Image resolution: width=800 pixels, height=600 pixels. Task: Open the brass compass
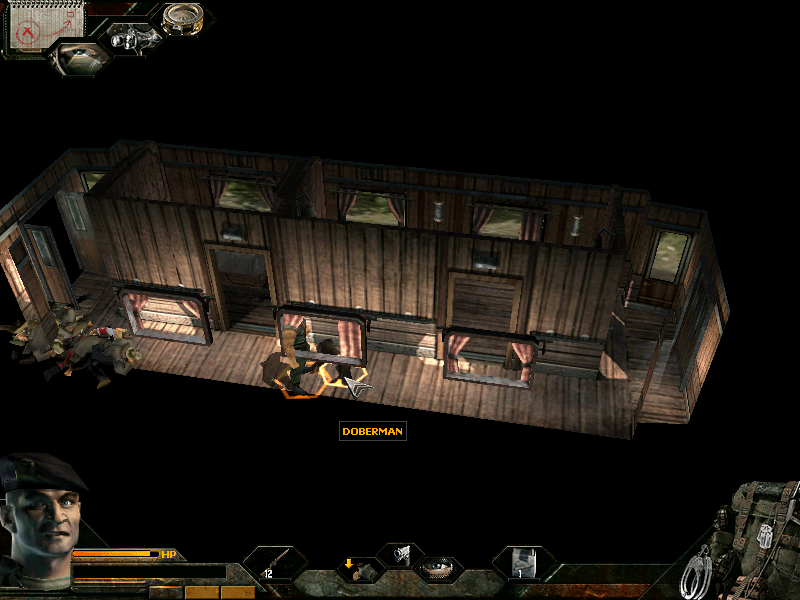click(182, 19)
